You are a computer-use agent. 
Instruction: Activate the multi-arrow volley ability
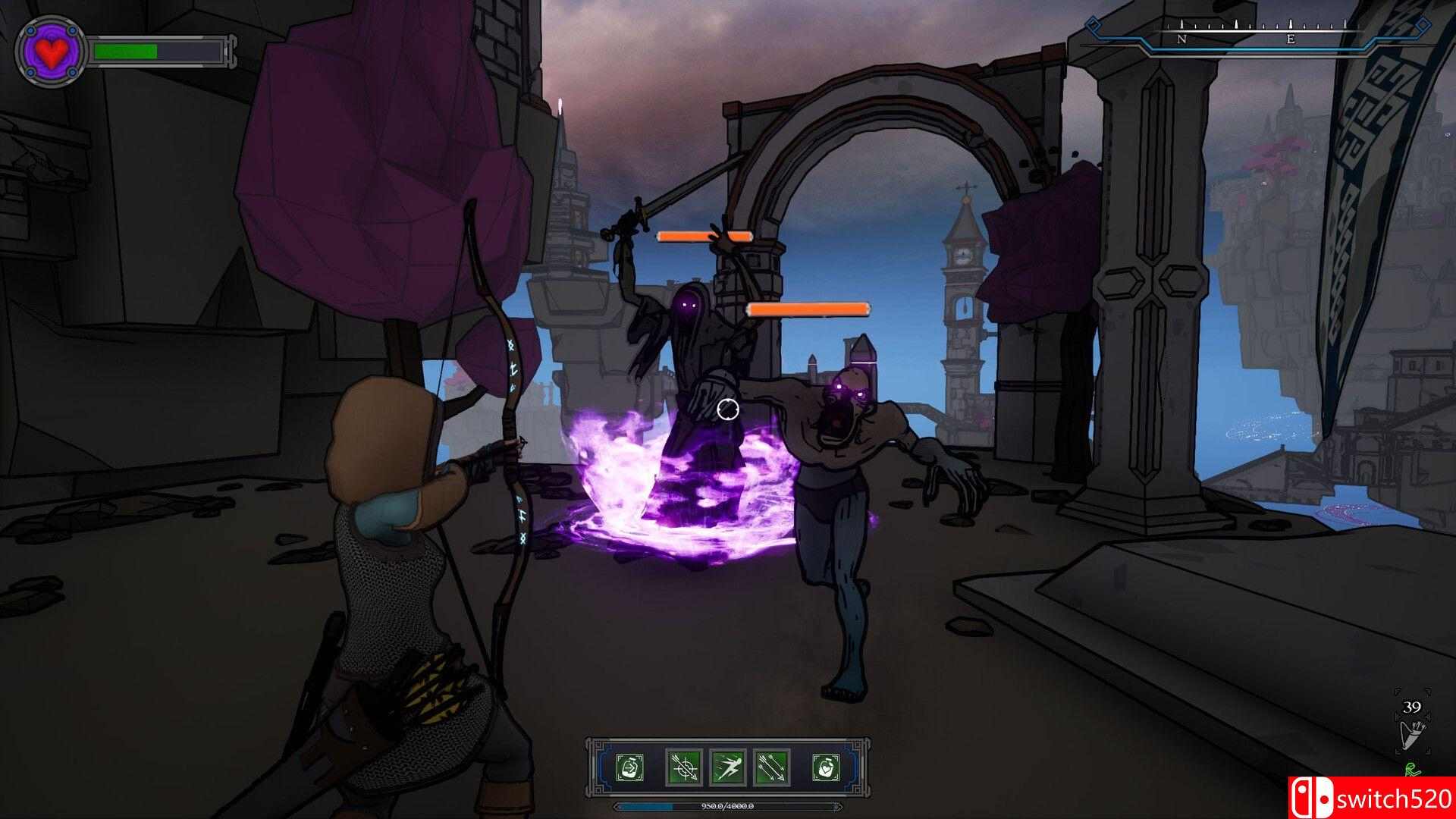tap(772, 767)
